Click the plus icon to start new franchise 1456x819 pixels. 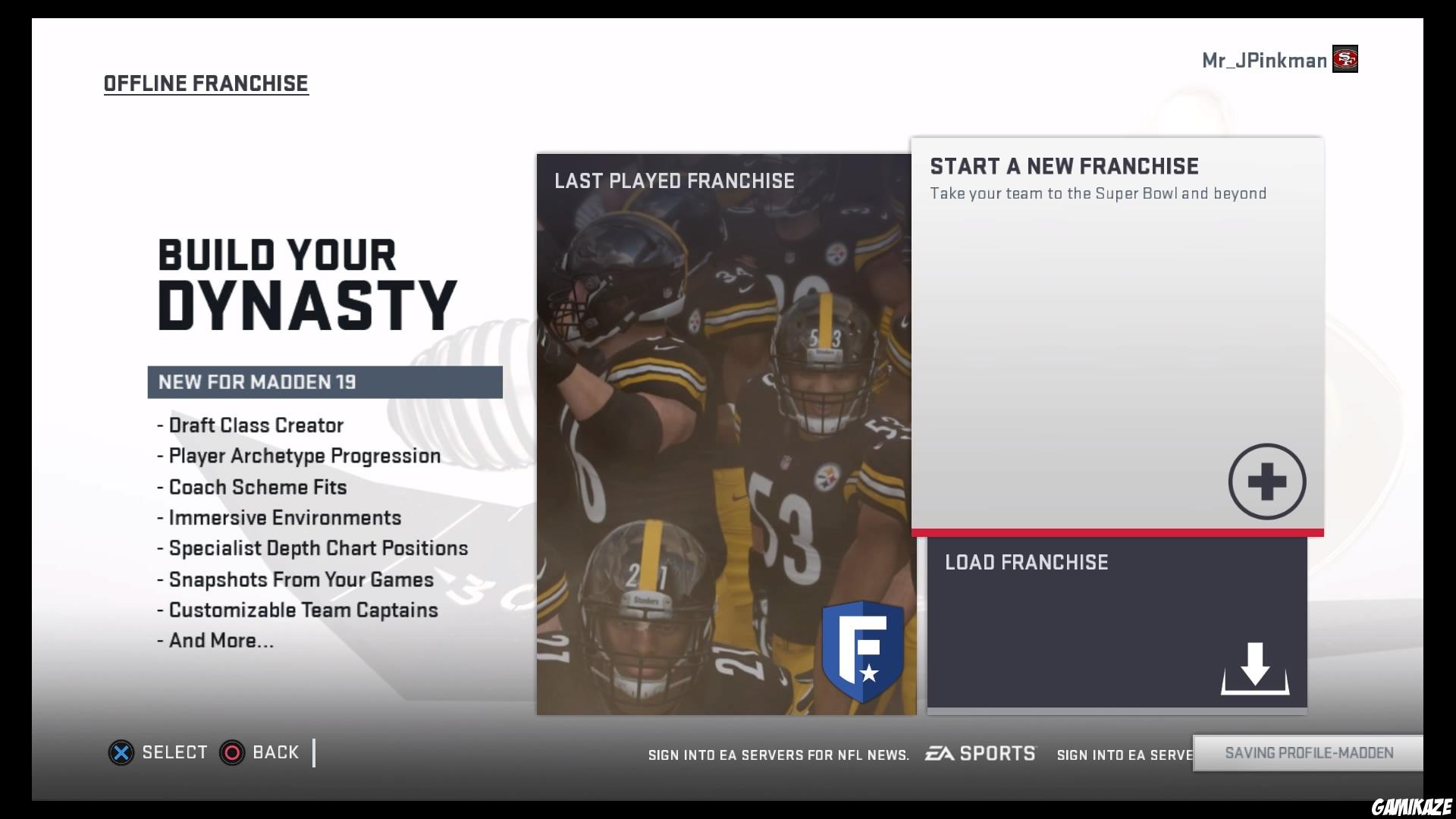(1266, 481)
